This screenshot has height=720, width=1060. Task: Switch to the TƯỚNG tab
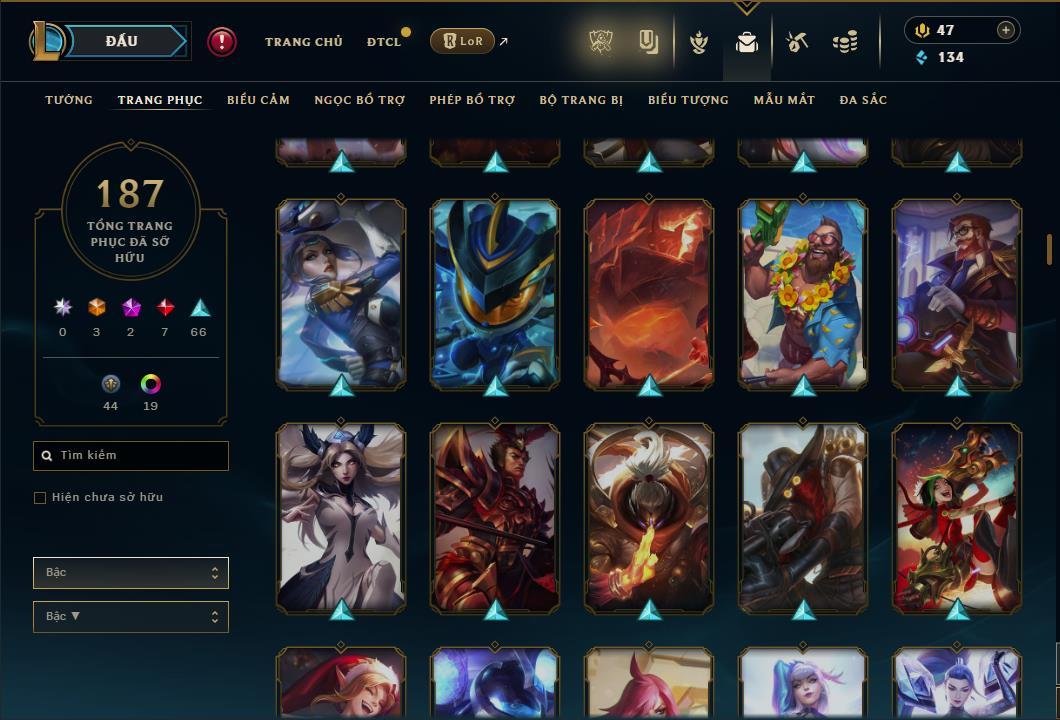(x=69, y=100)
